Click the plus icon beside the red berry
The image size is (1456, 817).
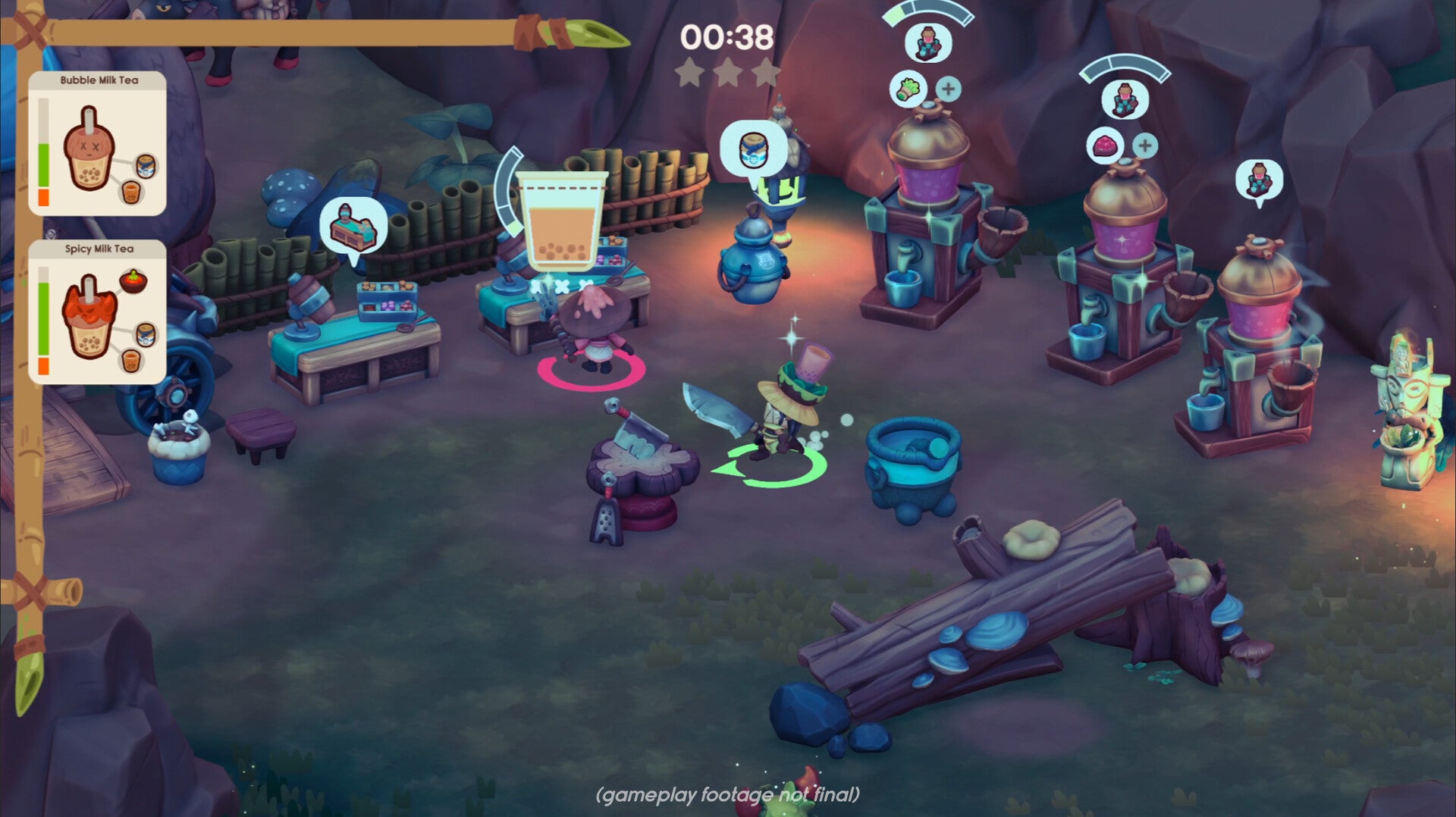pyautogui.click(x=1145, y=146)
